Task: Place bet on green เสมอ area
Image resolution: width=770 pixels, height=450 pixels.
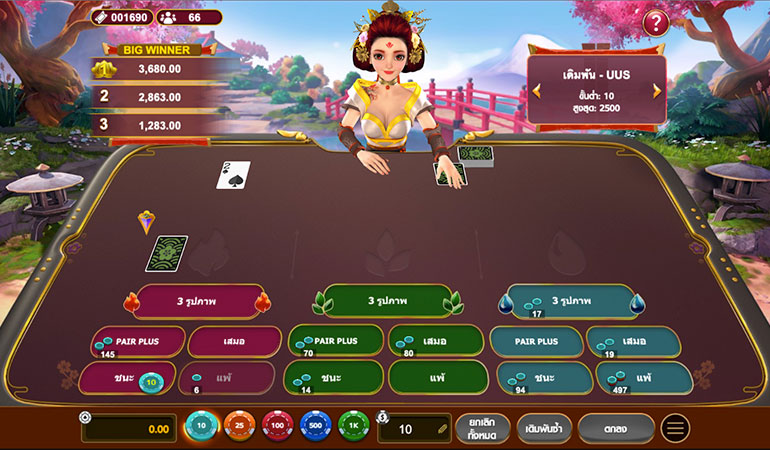Action: (435, 341)
